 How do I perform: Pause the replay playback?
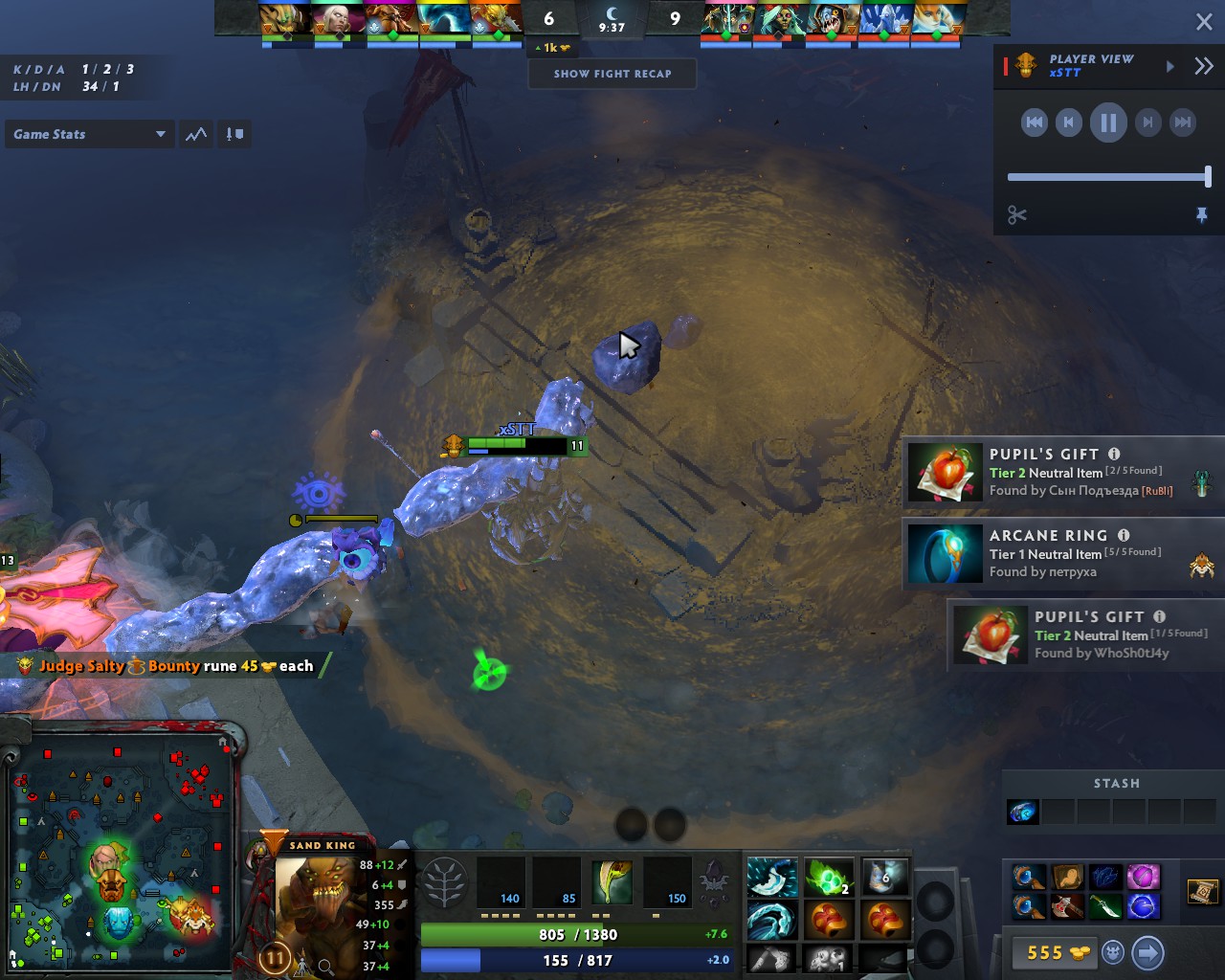point(1108,122)
